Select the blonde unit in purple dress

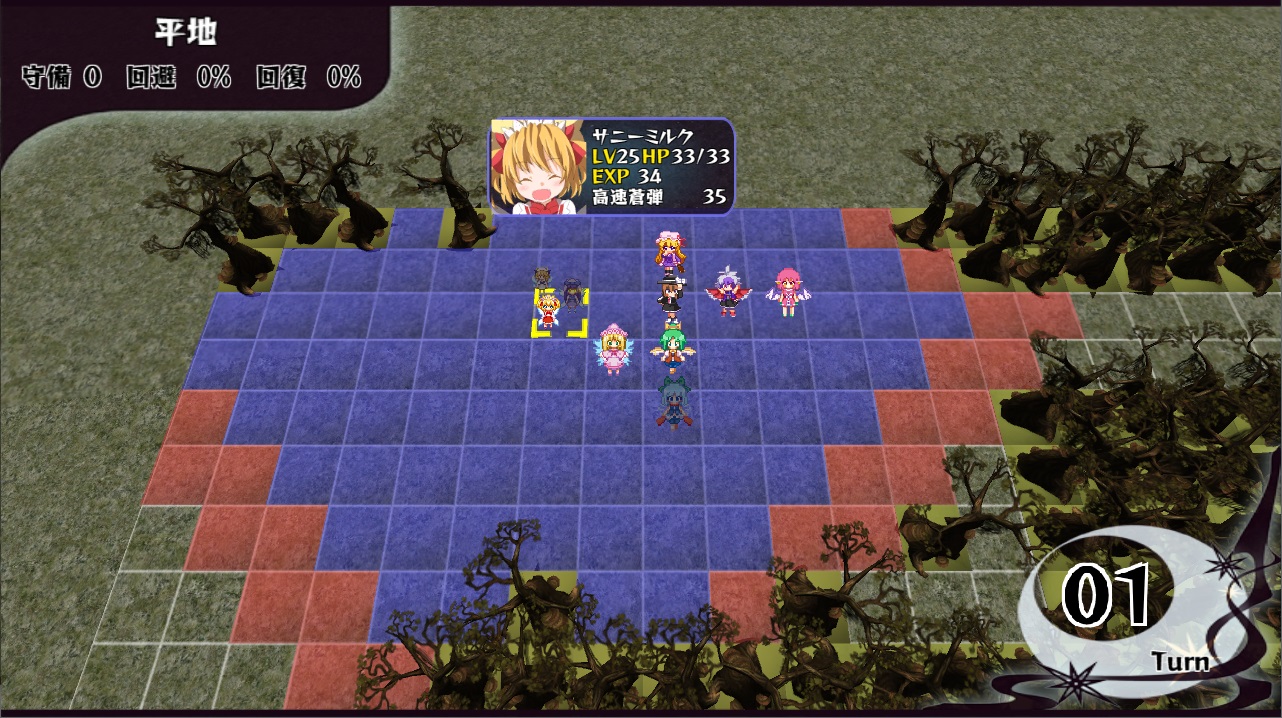668,253
